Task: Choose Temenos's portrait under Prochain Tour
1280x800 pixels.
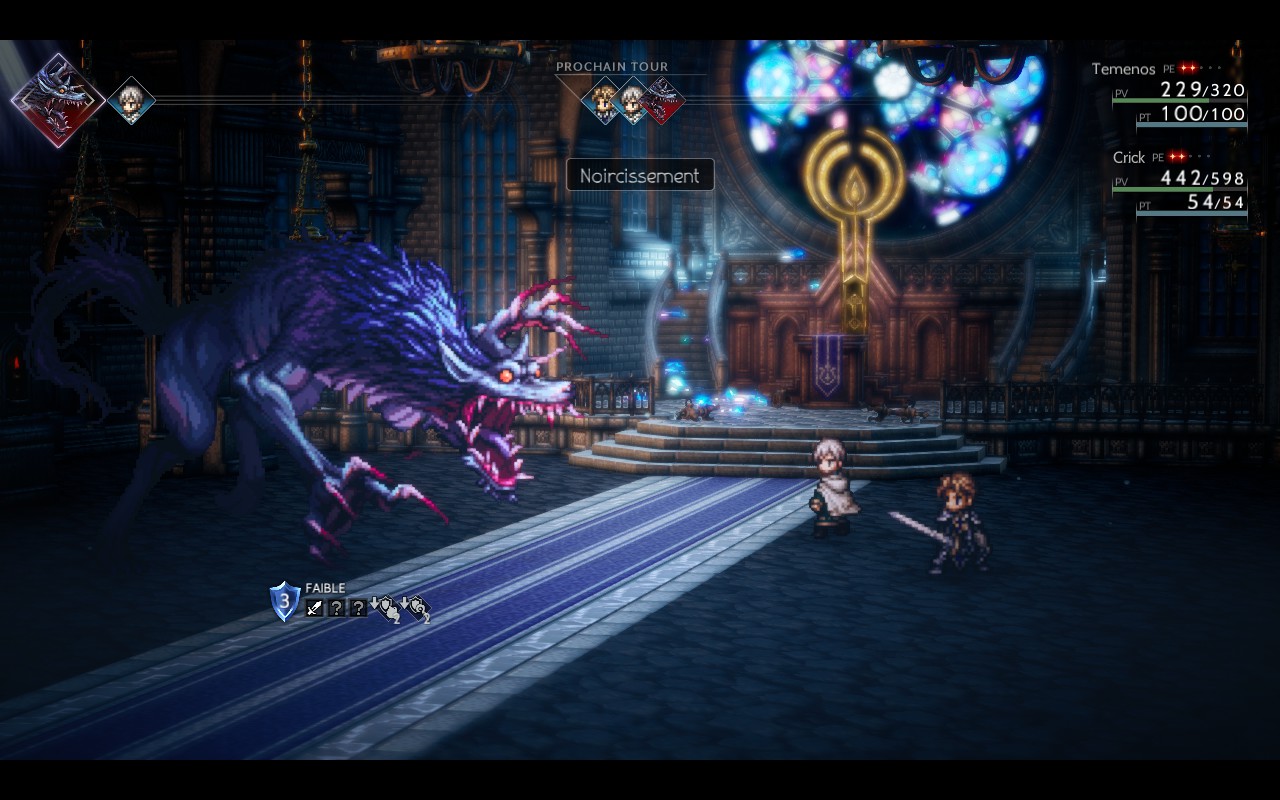Action: [632, 101]
